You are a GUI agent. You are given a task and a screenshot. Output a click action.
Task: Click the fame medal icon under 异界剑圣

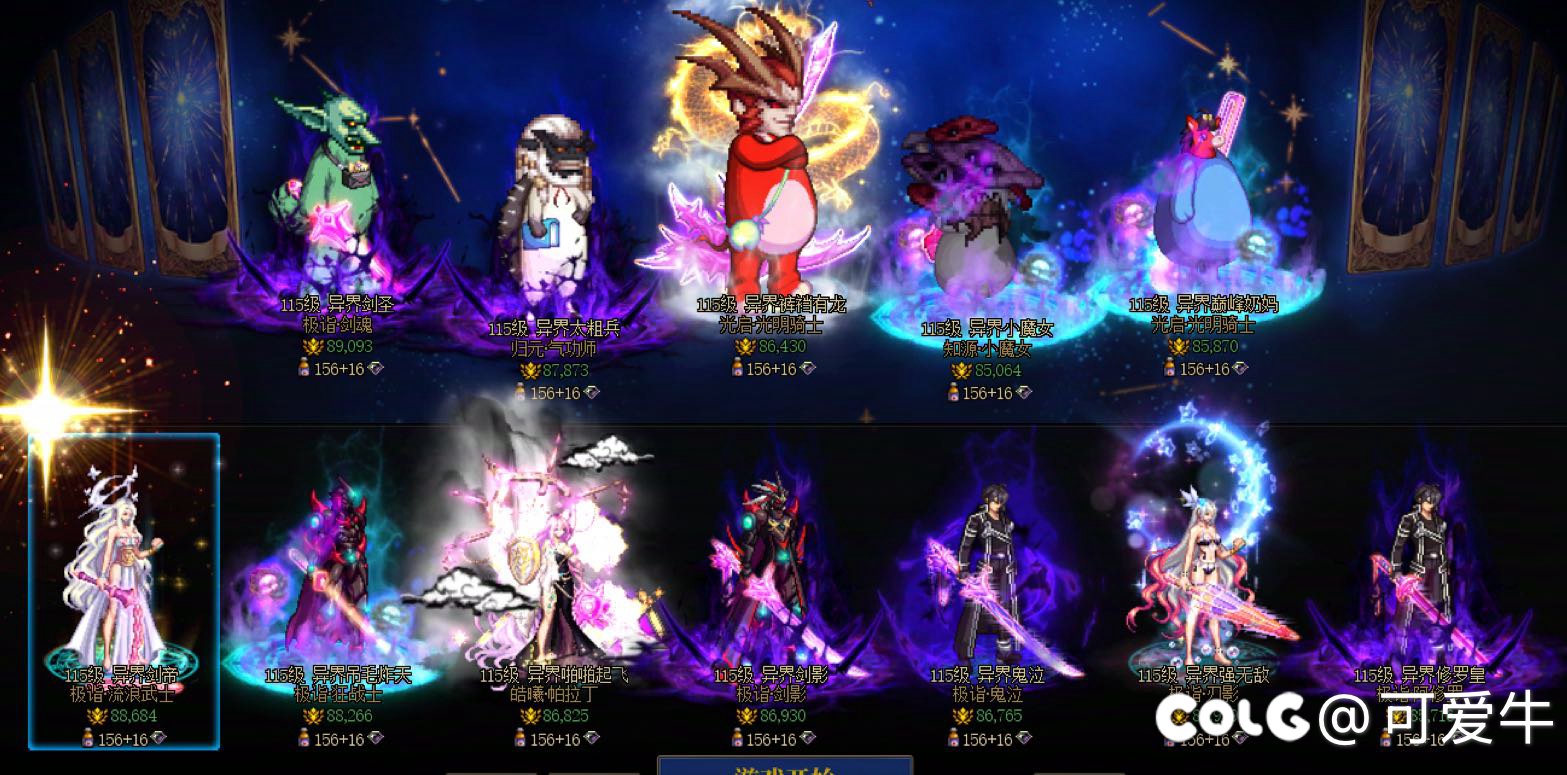coord(312,346)
